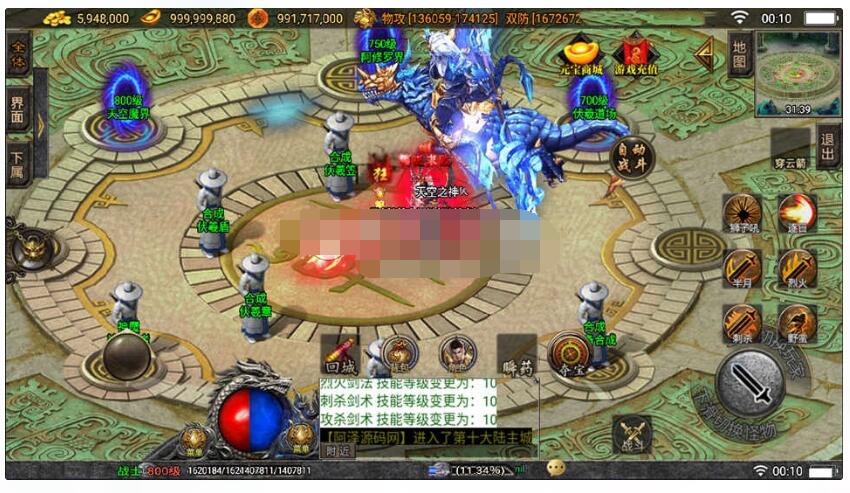Open the 地图 map button

tap(739, 54)
